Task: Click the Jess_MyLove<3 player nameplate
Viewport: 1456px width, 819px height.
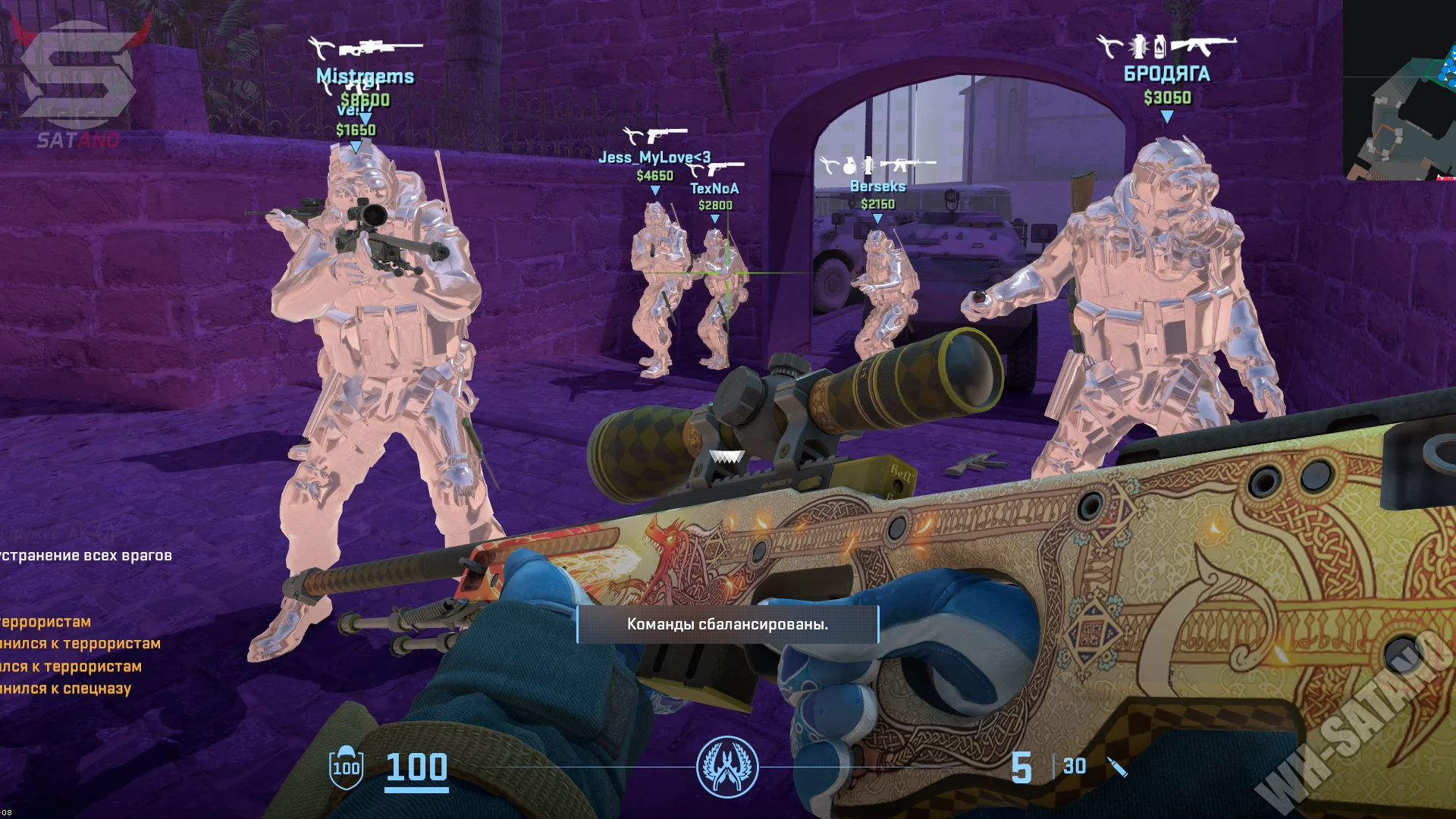Action: pos(654,158)
